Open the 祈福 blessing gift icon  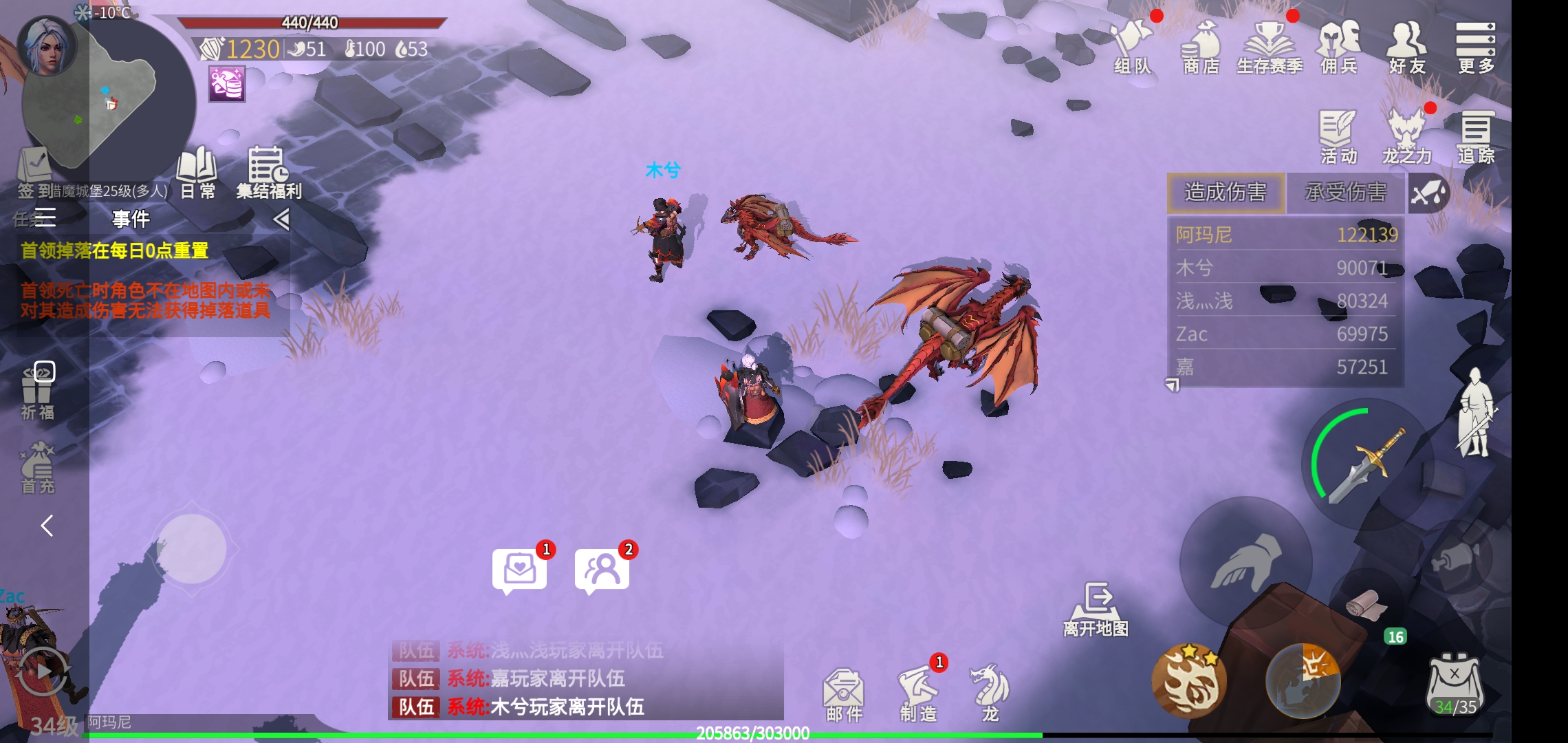coord(37,390)
